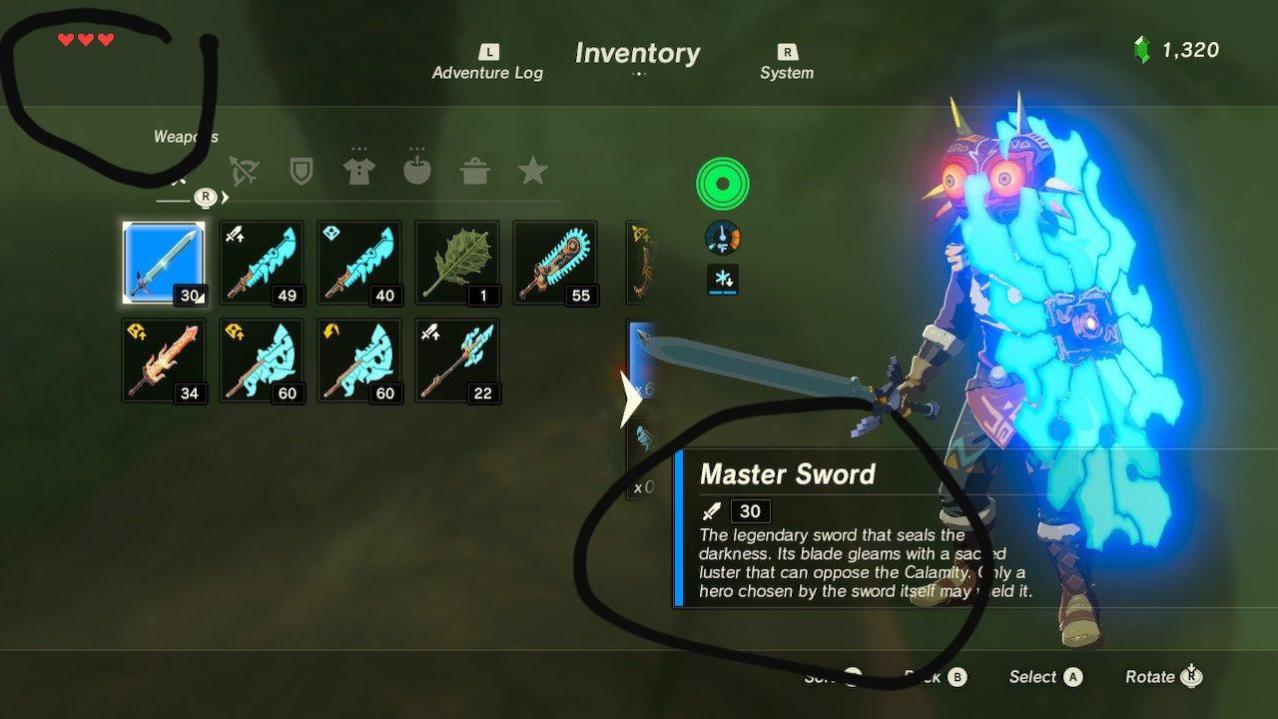This screenshot has width=1278, height=719.
Task: Click the partially visible bow slot
Action: pyautogui.click(x=639, y=263)
